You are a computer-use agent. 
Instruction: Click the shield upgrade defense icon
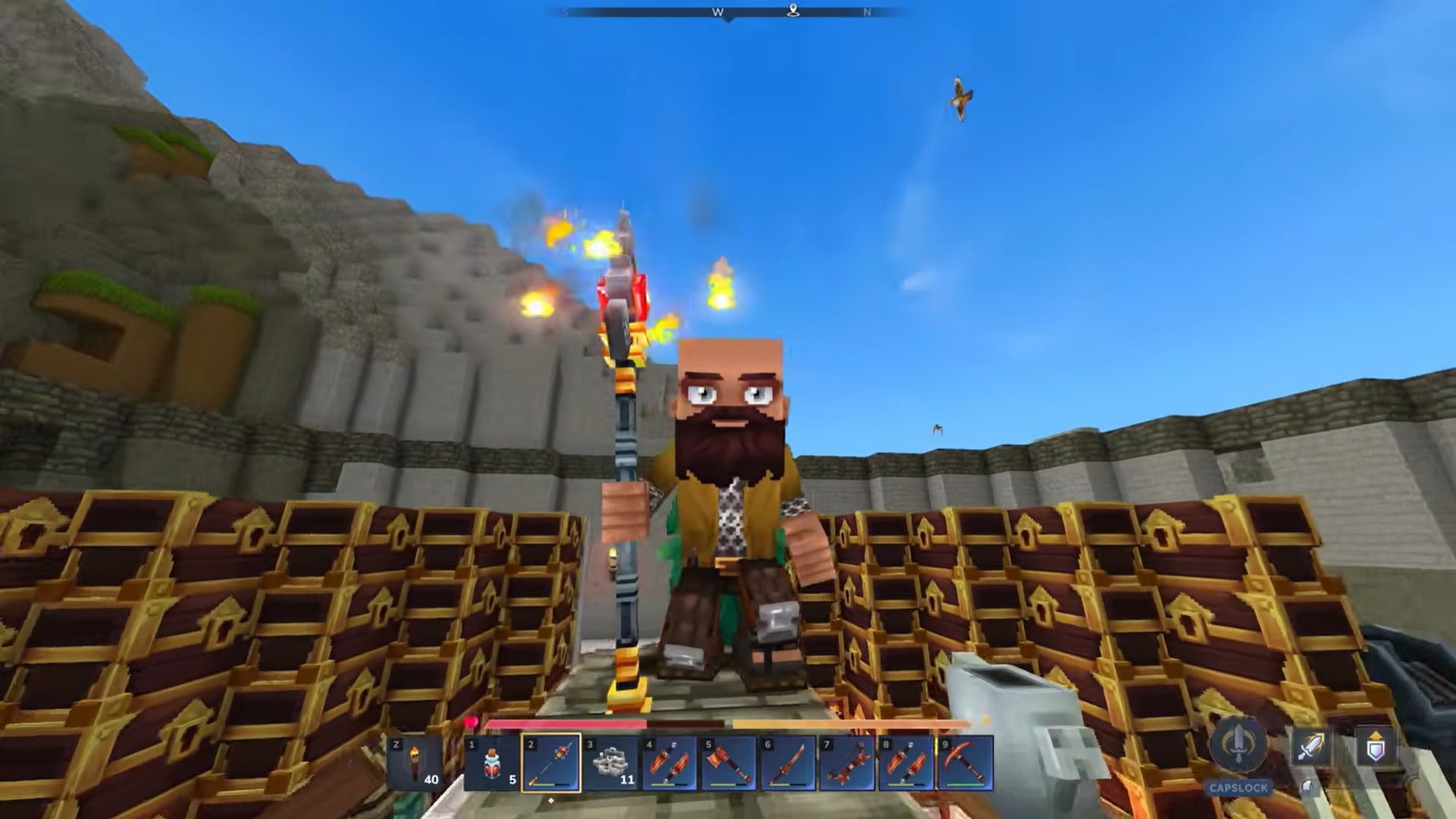point(1376,745)
